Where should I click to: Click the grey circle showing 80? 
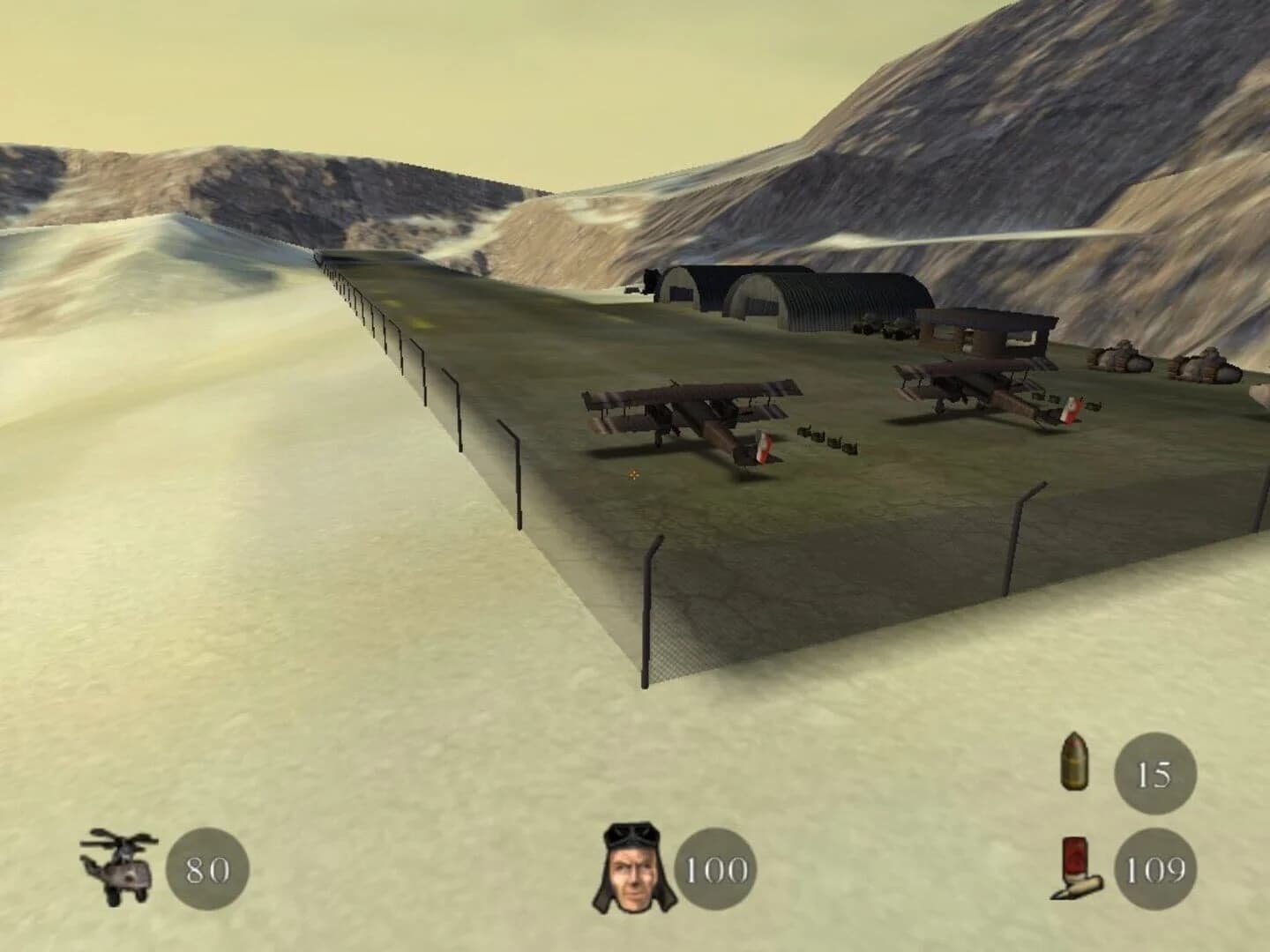pos(205,871)
